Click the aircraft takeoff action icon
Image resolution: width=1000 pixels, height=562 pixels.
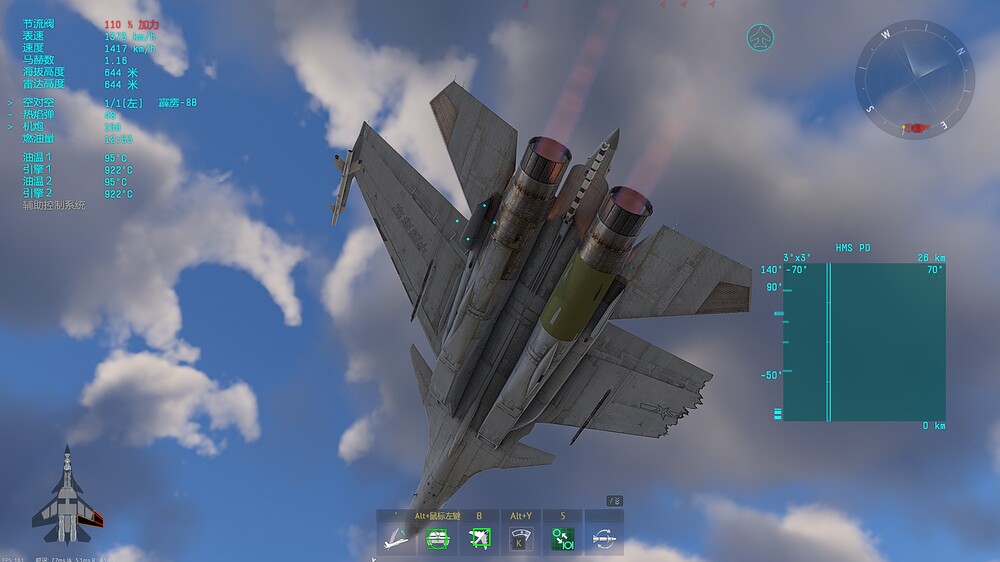click(396, 539)
